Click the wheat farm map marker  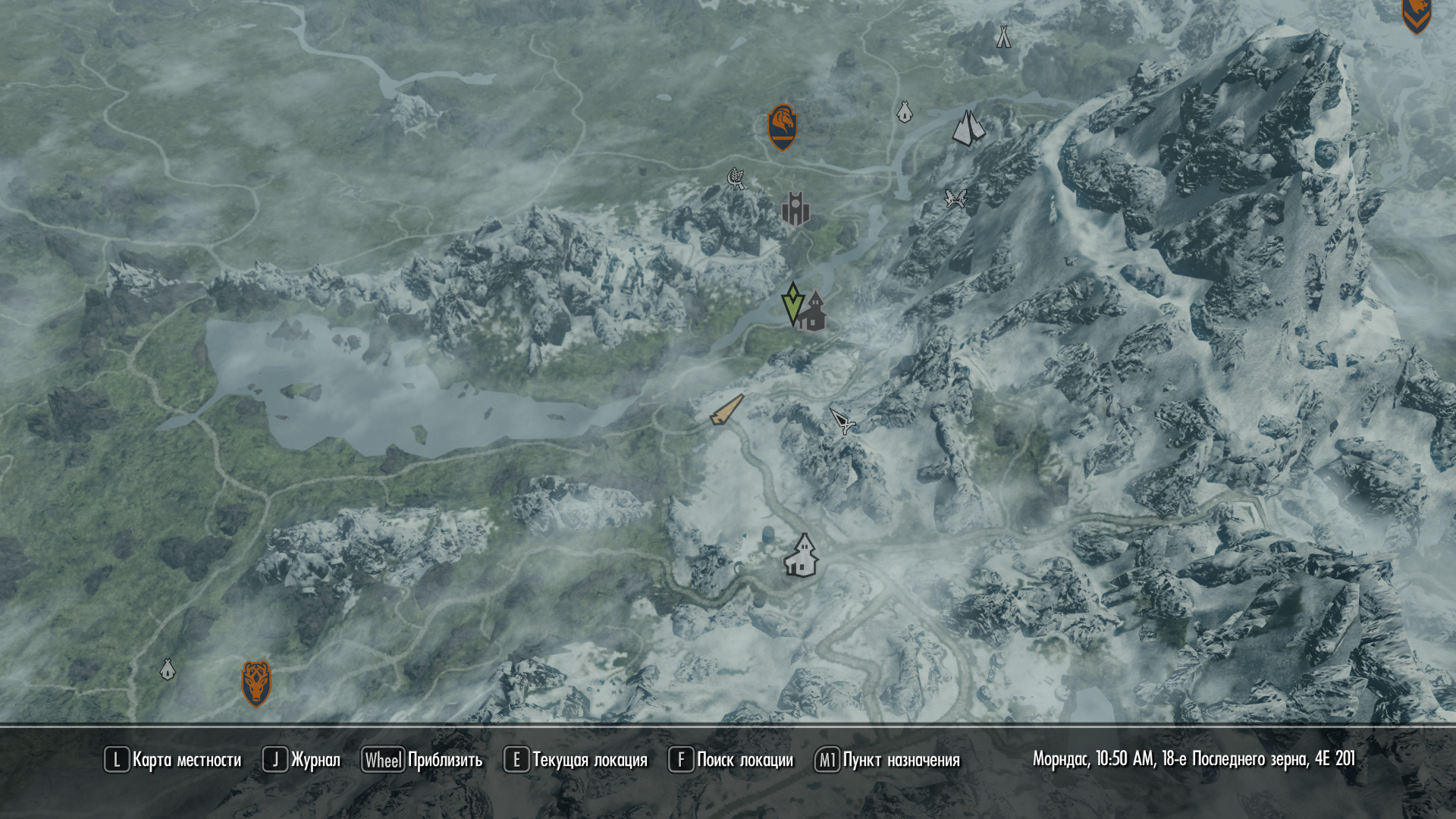736,178
